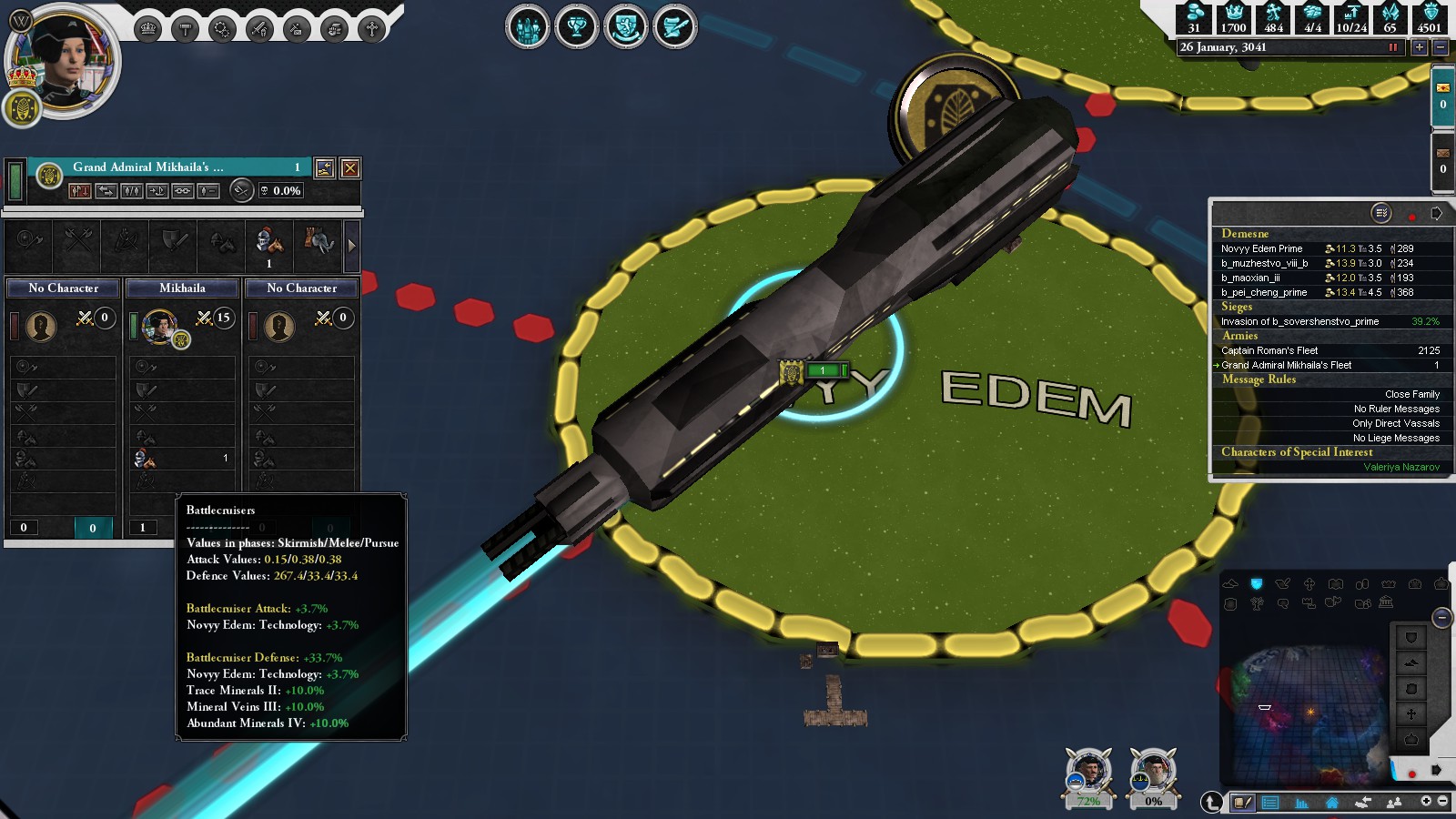
Task: Open the Religion tab with the cross icon
Action: tap(372, 29)
